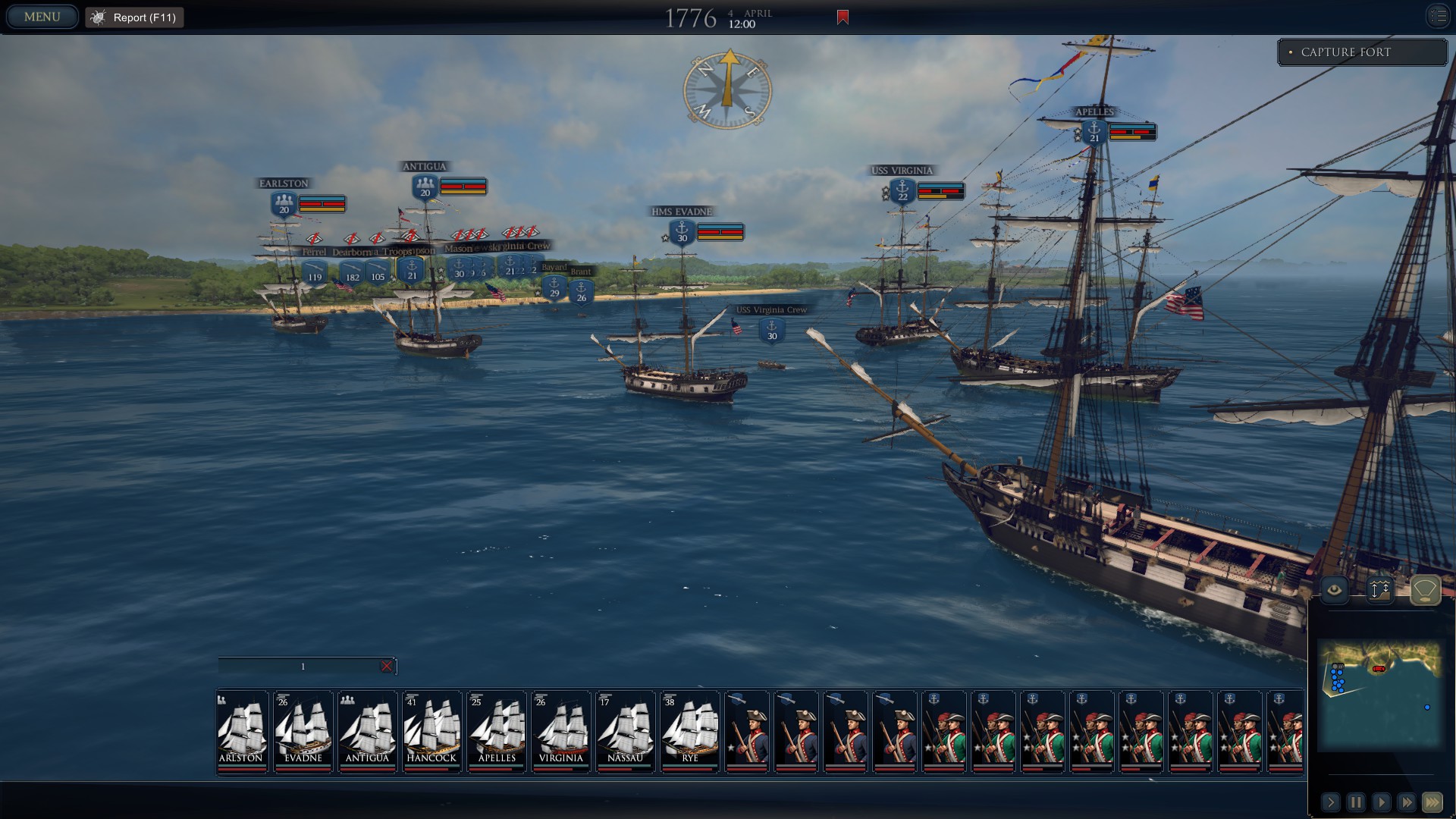Click the CAPTURE FORT objective entry

tap(1363, 52)
